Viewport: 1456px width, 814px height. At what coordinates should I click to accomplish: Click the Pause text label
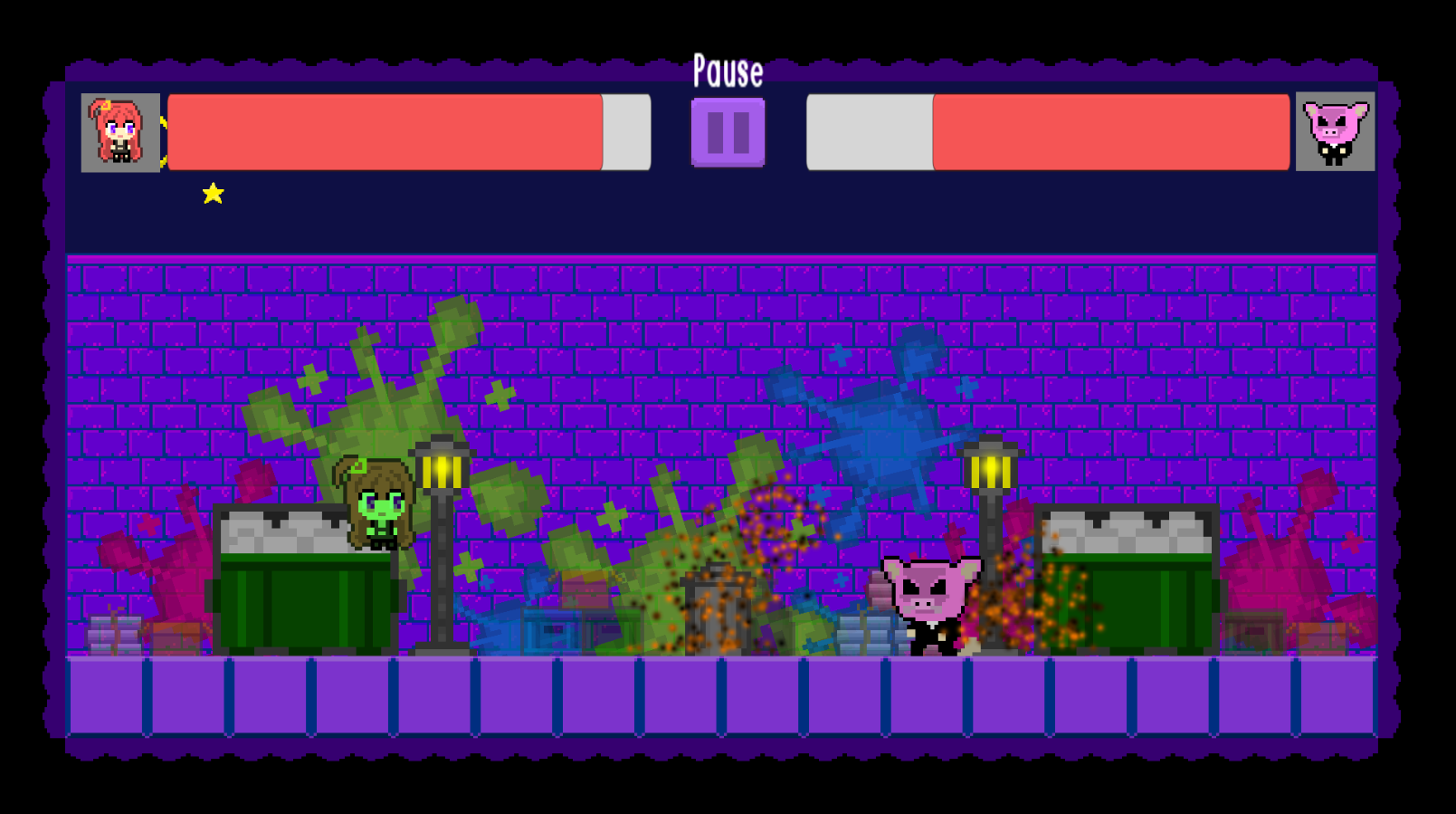[x=728, y=71]
